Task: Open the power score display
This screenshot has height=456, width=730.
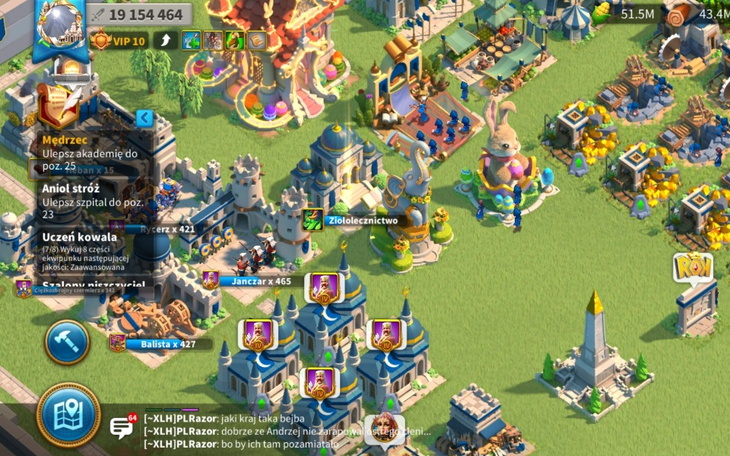Action: click(138, 15)
